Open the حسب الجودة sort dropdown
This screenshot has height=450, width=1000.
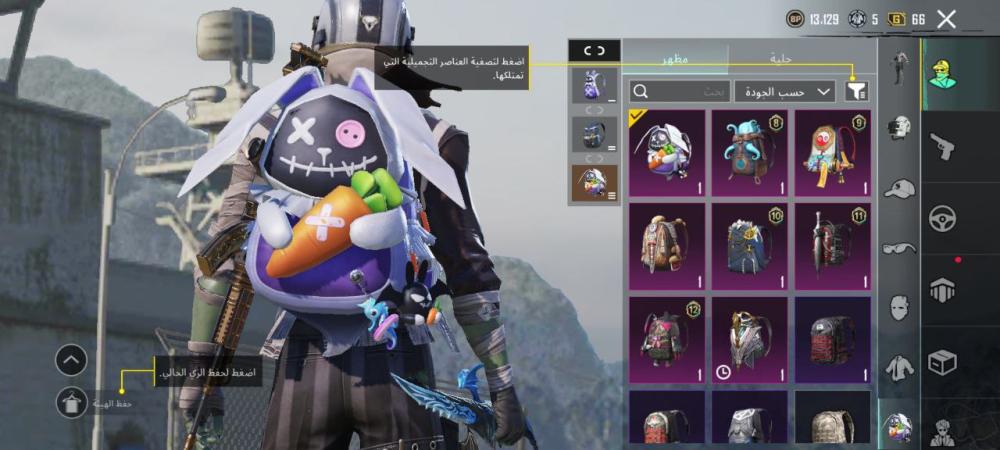click(785, 91)
